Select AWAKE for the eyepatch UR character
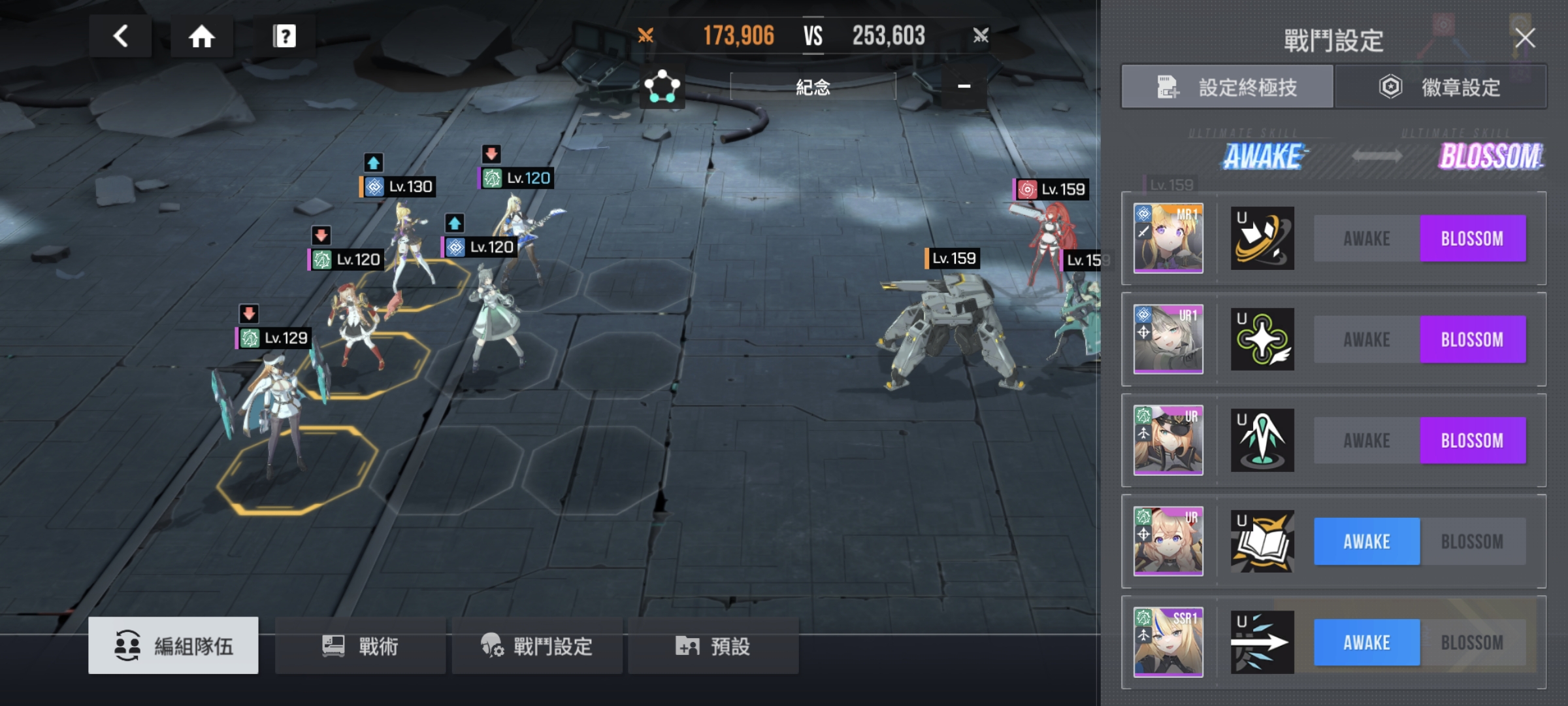 click(1367, 441)
